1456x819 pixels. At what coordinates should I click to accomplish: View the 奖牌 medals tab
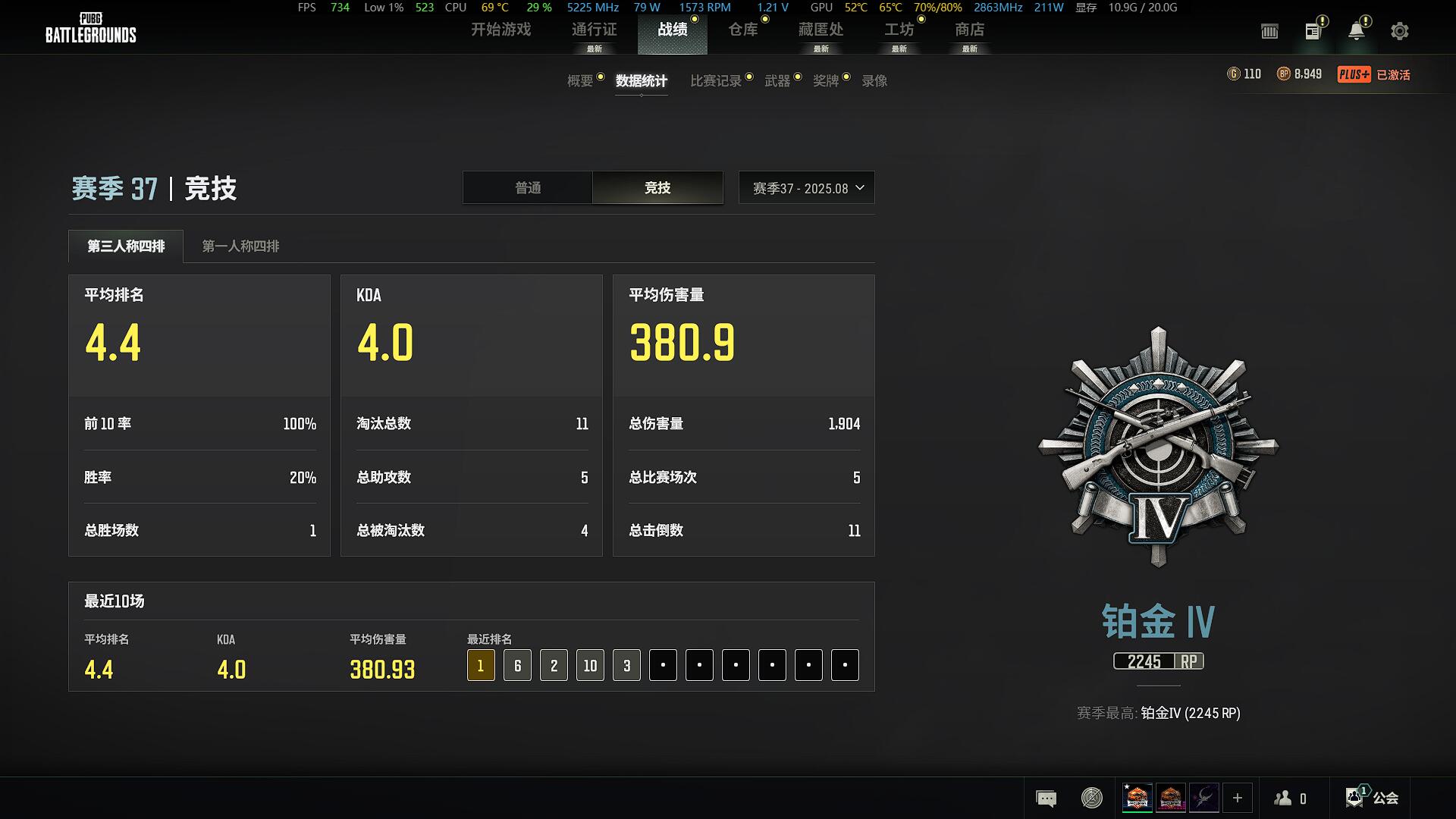click(x=826, y=81)
